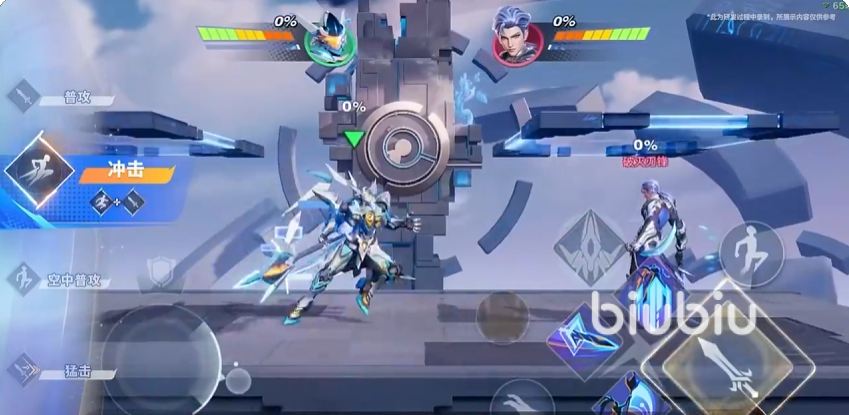Select the 普攻 move entry
The height and width of the screenshot is (415, 849).
pos(60,97)
